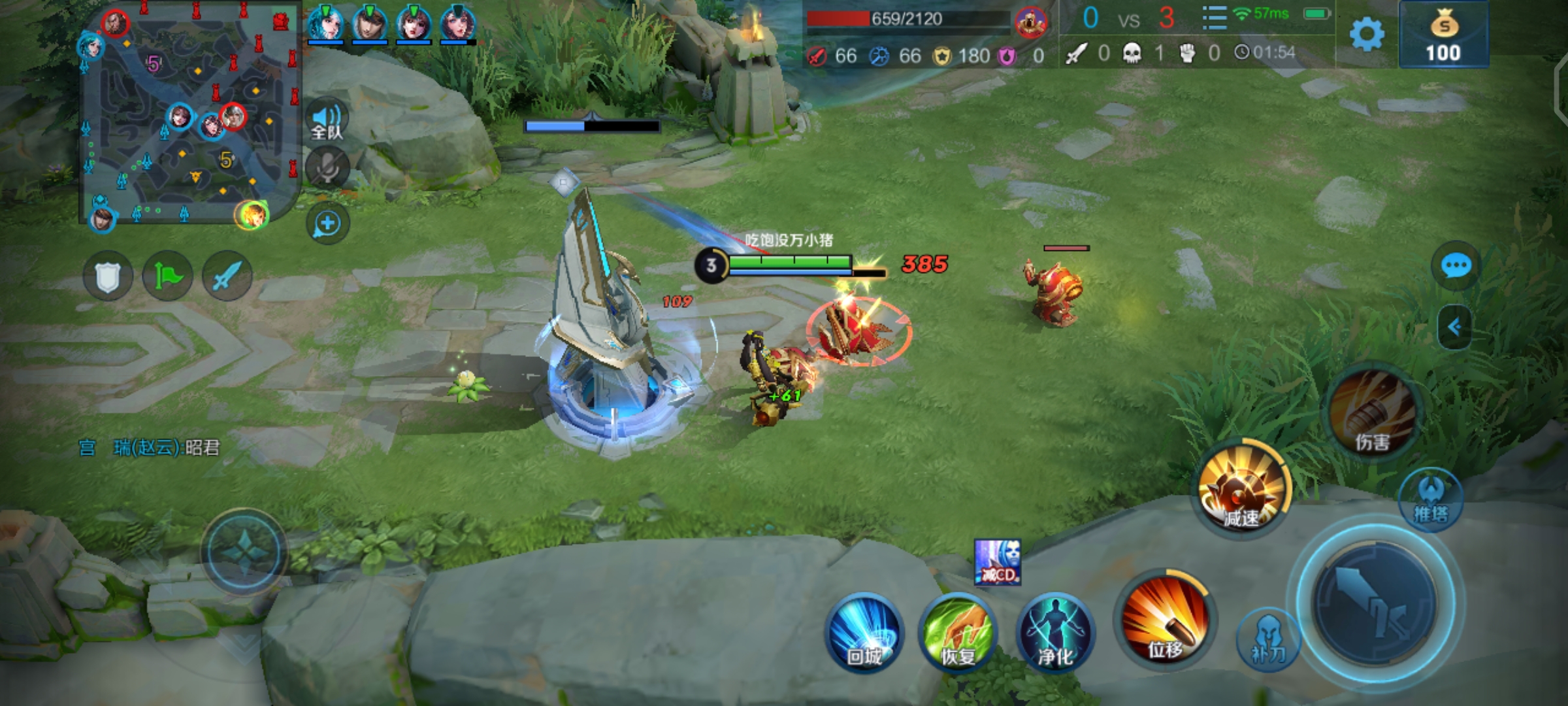The height and width of the screenshot is (706, 1568).
Task: Tap the 推塔 tower attack button
Action: point(1431,501)
